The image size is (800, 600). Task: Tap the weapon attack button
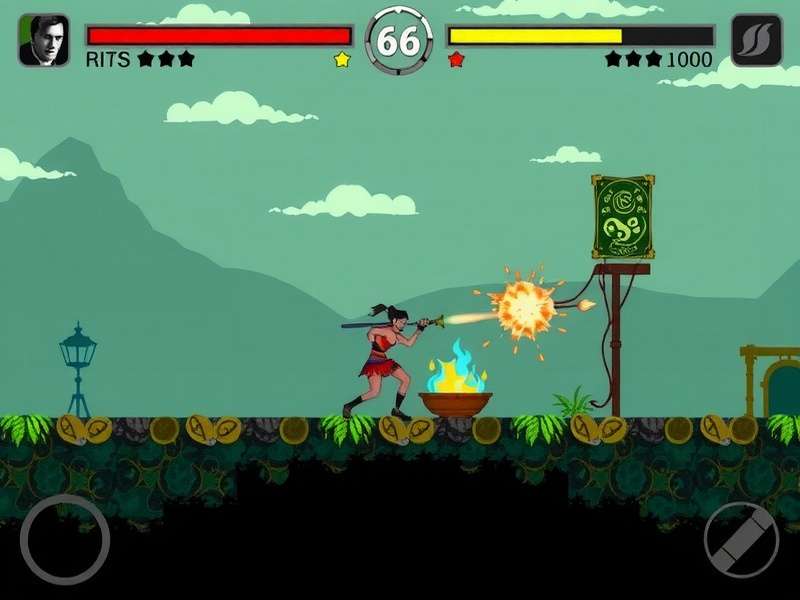pos(741,540)
